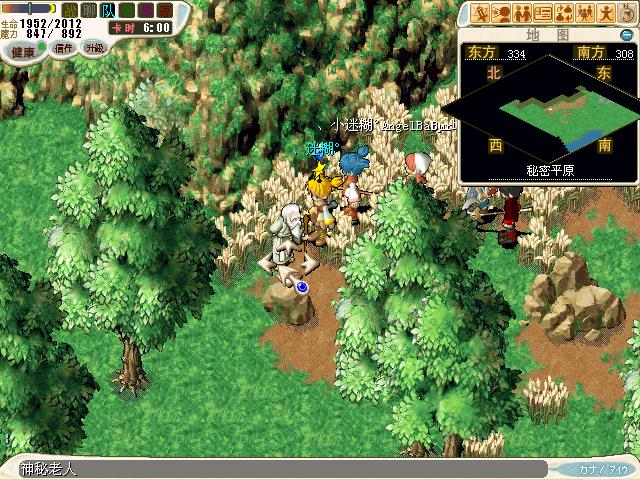Click the chat input bar

[x=280, y=468]
